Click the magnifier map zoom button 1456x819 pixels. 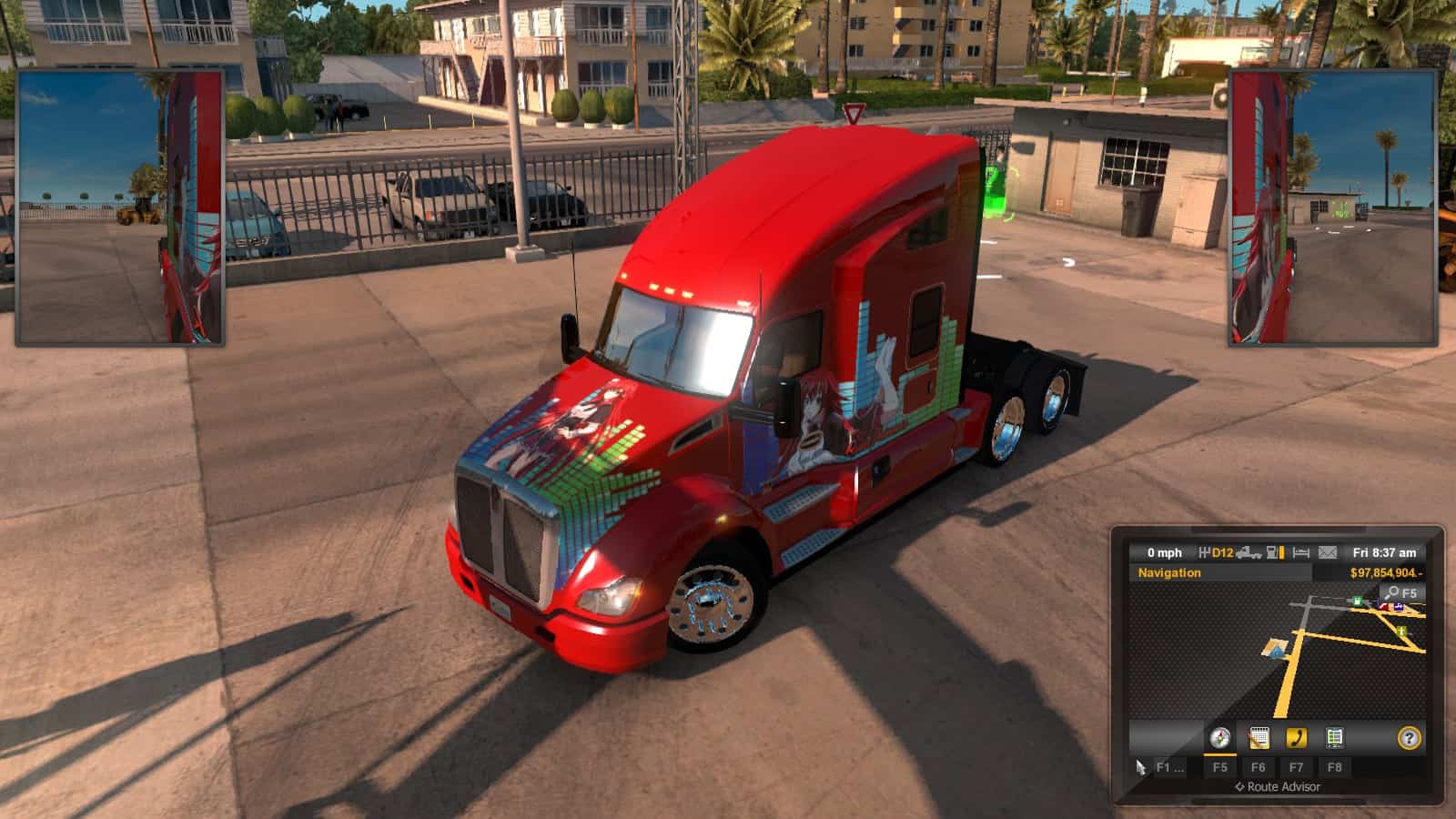pos(1400,593)
